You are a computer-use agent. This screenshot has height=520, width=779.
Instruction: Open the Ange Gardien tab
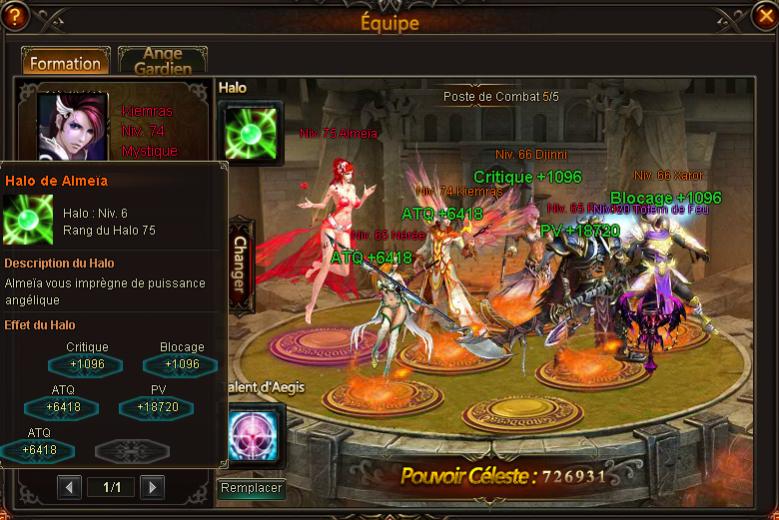click(162, 61)
